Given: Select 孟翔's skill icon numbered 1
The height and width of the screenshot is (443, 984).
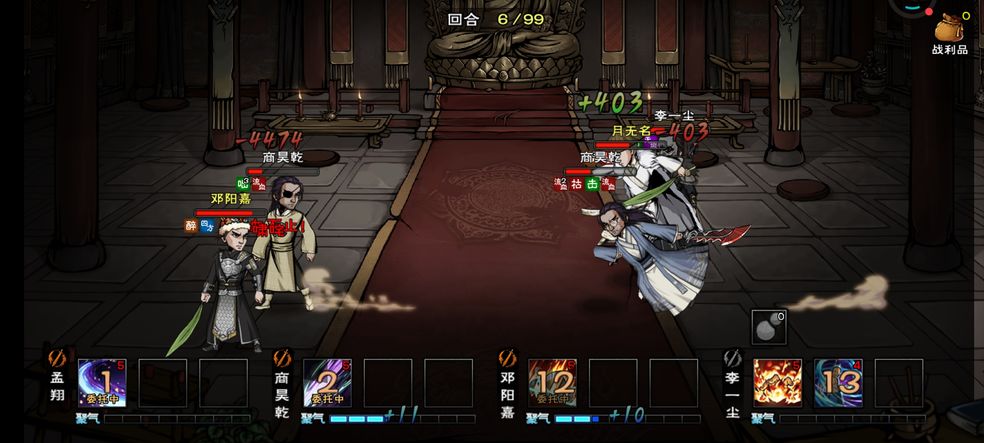Looking at the screenshot, I should coord(102,383).
